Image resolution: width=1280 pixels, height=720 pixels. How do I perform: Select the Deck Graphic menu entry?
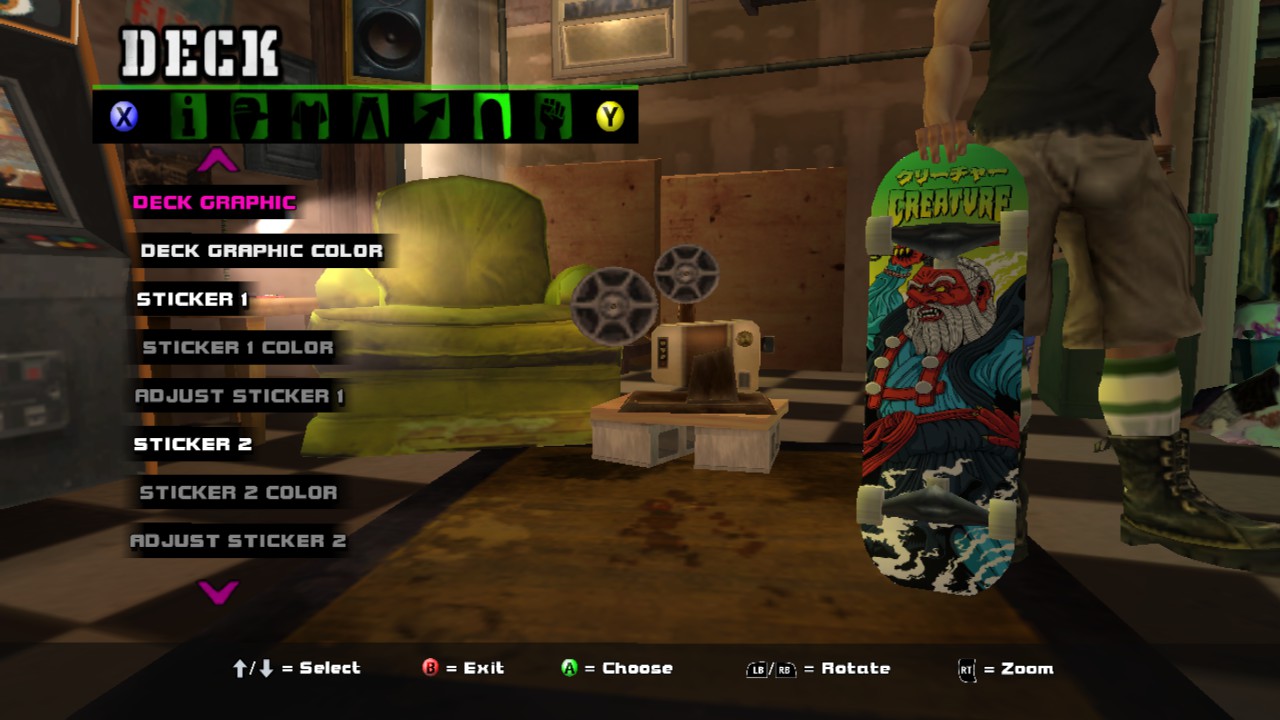pos(214,202)
